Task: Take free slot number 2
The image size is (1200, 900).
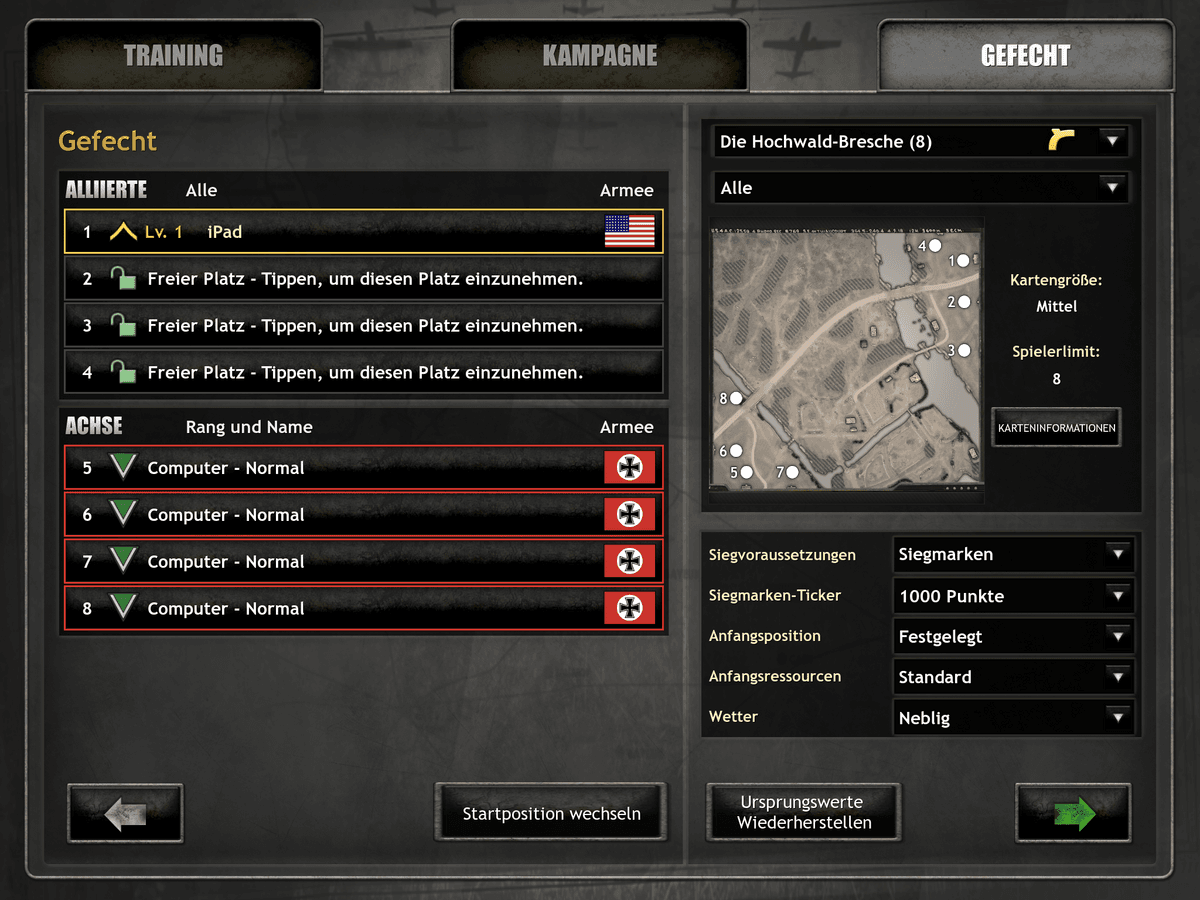Action: [363, 279]
